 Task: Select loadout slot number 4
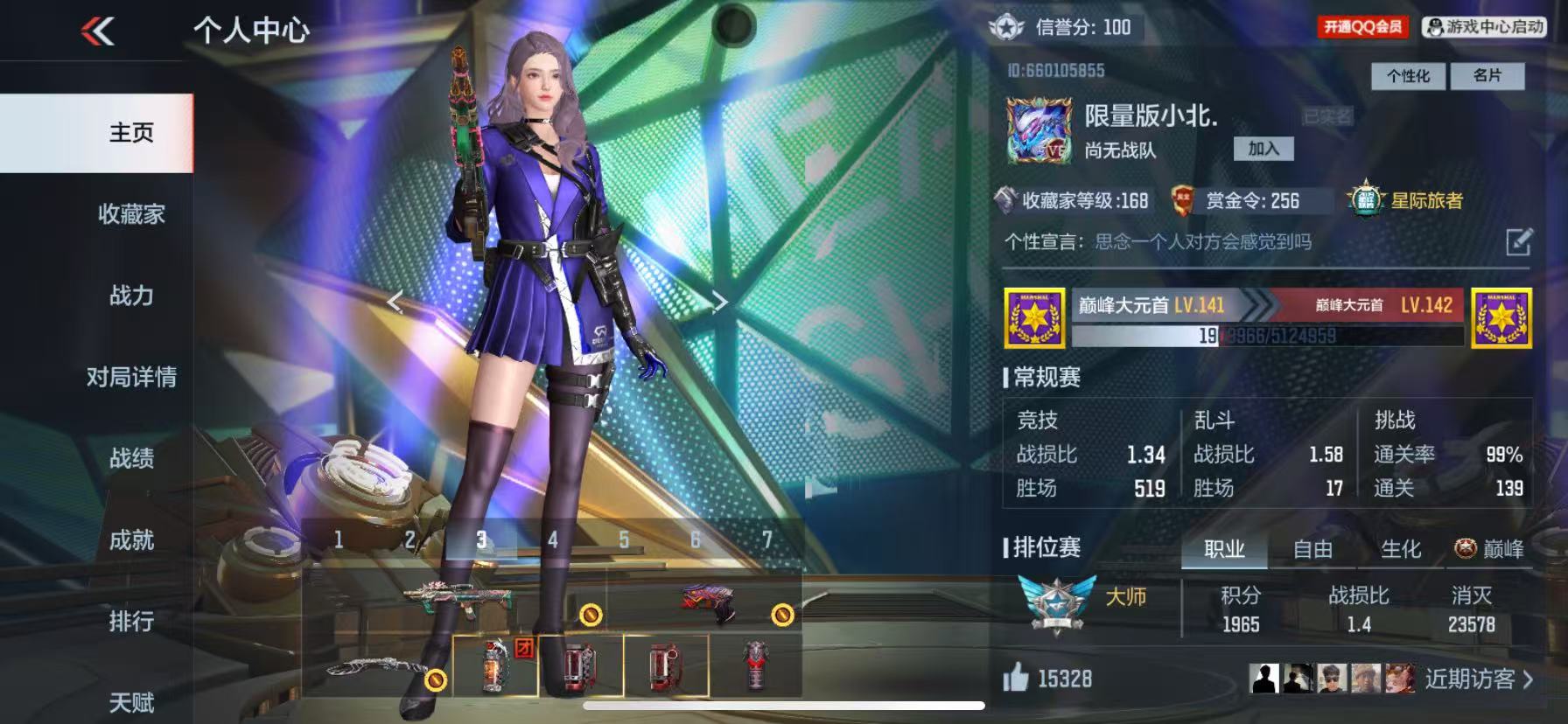pyautogui.click(x=552, y=540)
